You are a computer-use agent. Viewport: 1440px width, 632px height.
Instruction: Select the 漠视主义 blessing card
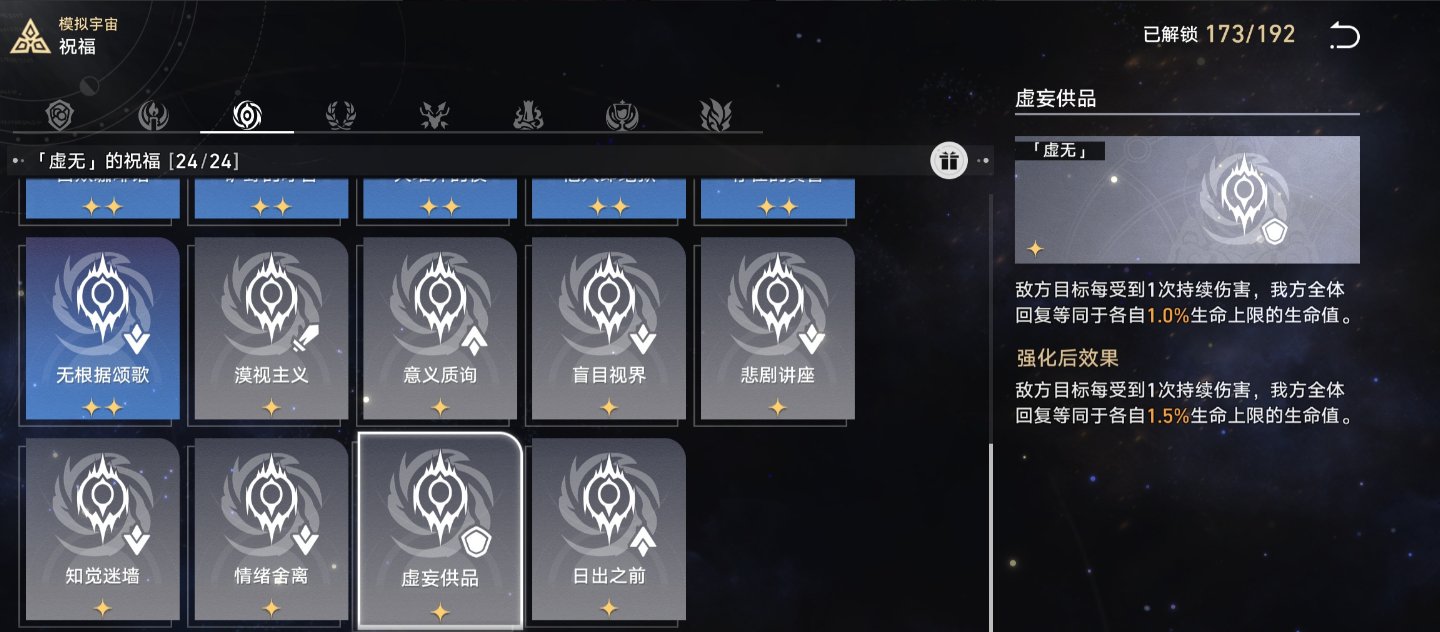coord(271,328)
